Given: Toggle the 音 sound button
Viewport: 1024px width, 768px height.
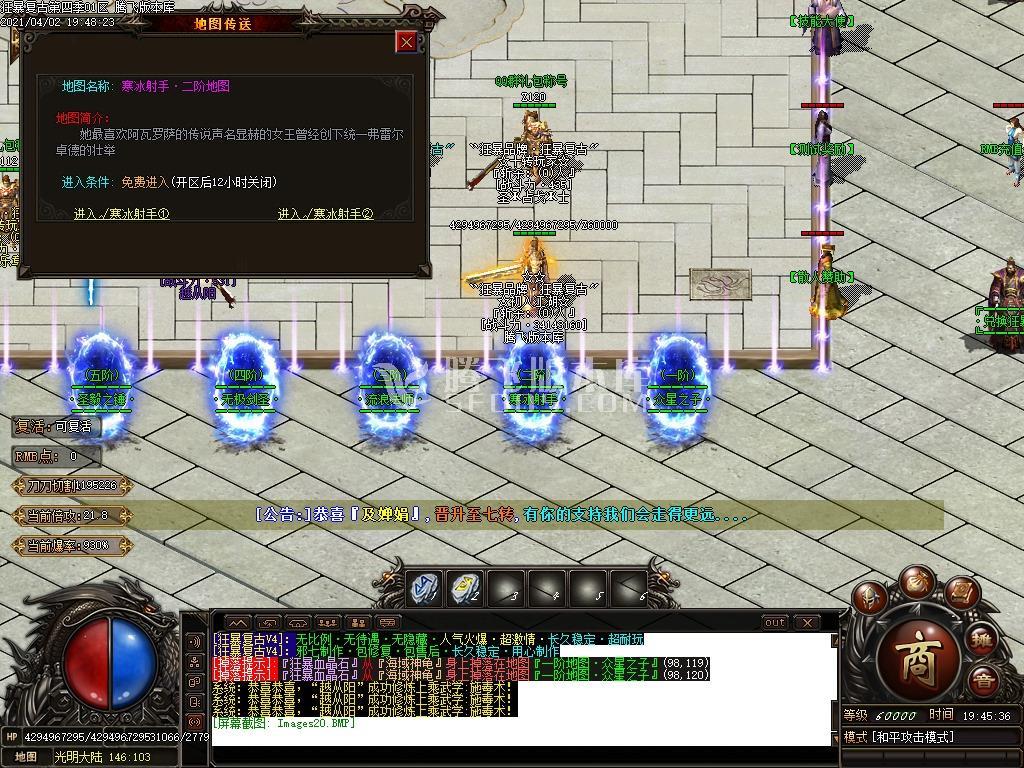Looking at the screenshot, I should click(x=984, y=682).
